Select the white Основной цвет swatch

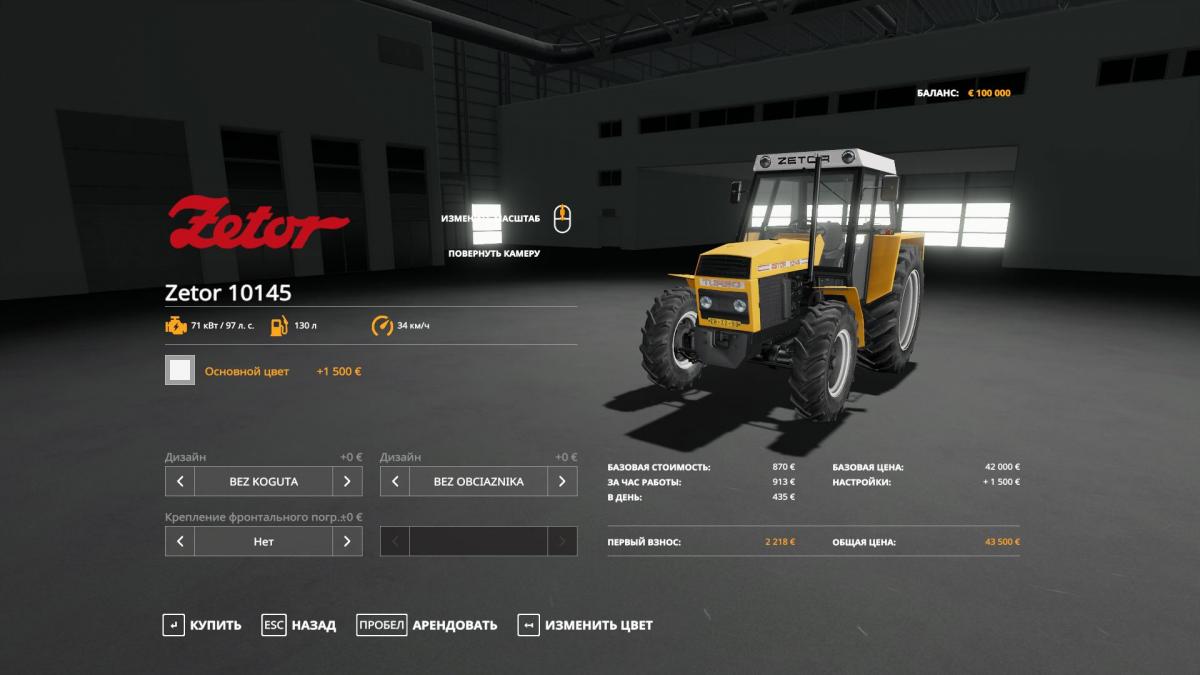coord(180,370)
